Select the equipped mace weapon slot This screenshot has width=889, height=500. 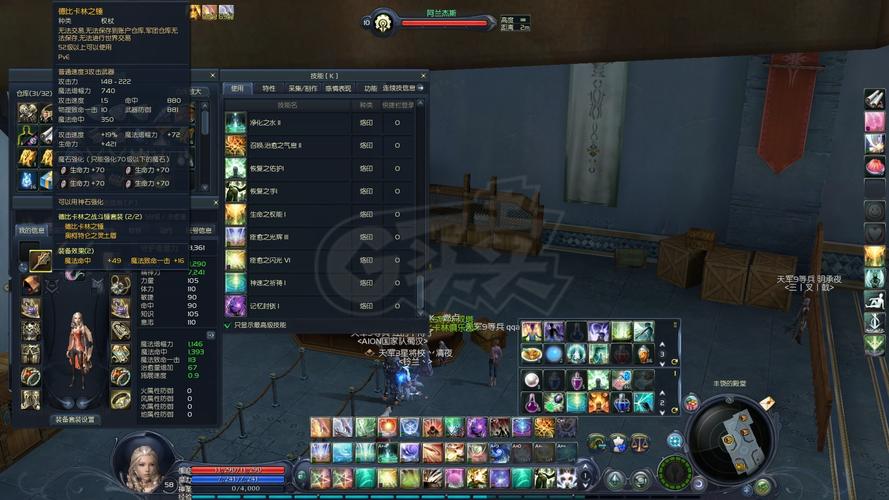point(39,260)
